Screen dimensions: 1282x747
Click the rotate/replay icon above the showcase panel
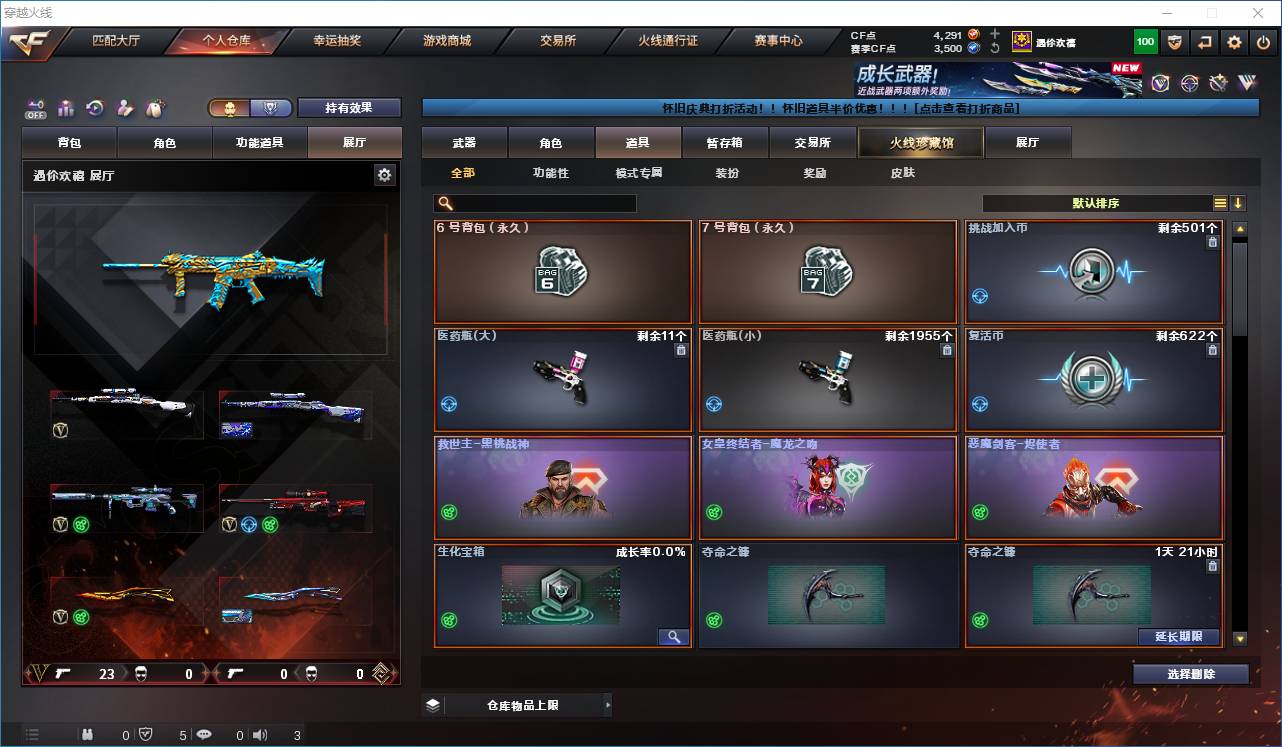point(93,106)
